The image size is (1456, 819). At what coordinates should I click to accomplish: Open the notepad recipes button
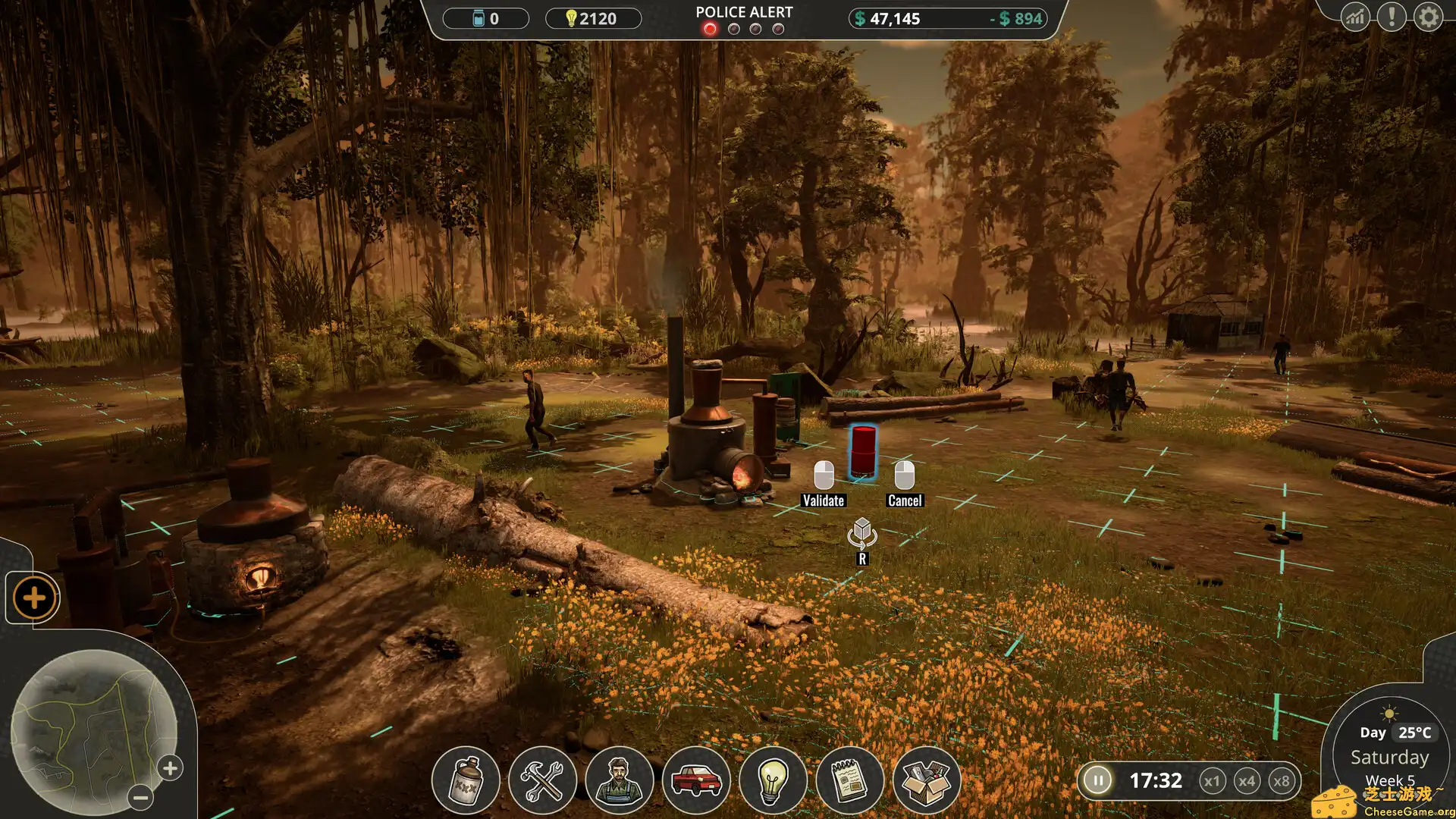click(x=850, y=780)
